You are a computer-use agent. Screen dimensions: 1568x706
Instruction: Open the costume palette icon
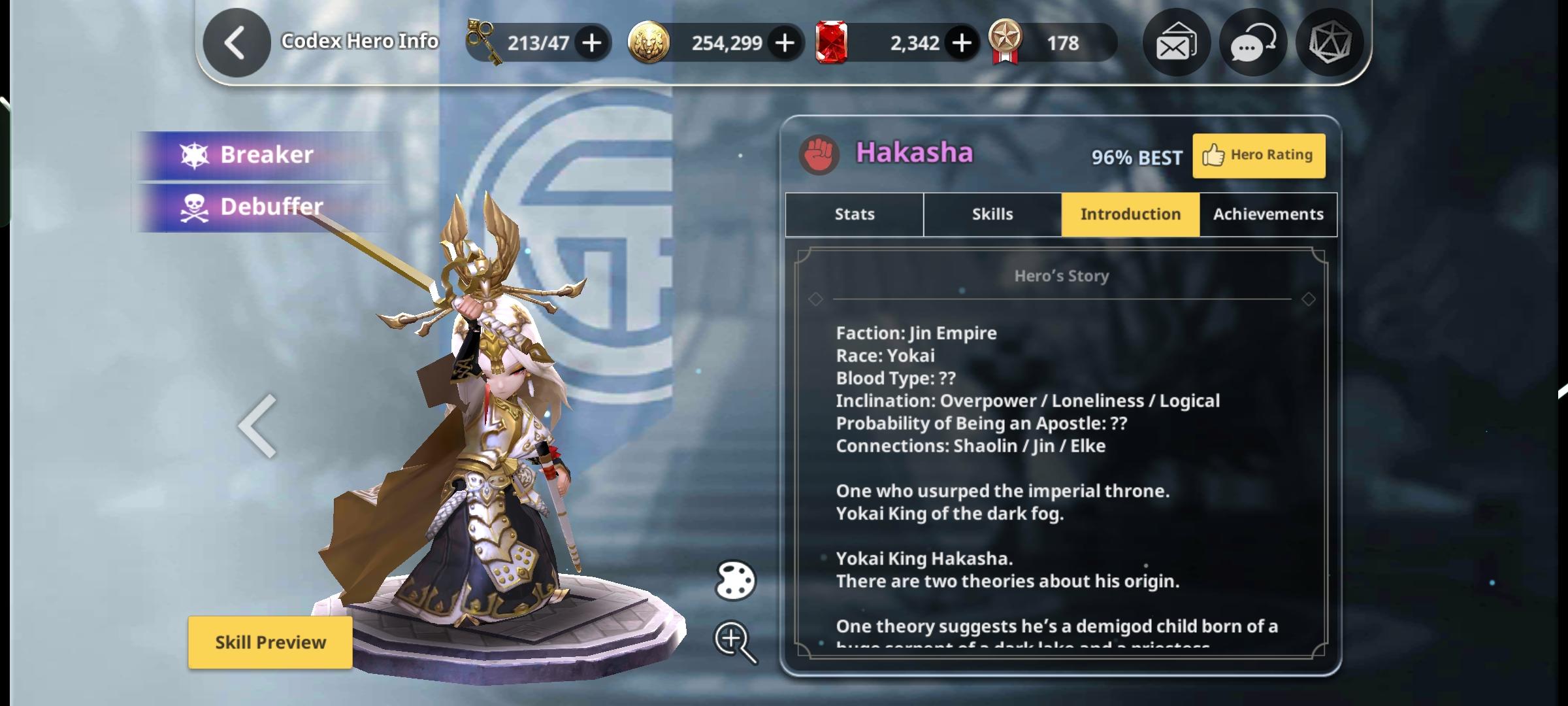click(x=735, y=580)
